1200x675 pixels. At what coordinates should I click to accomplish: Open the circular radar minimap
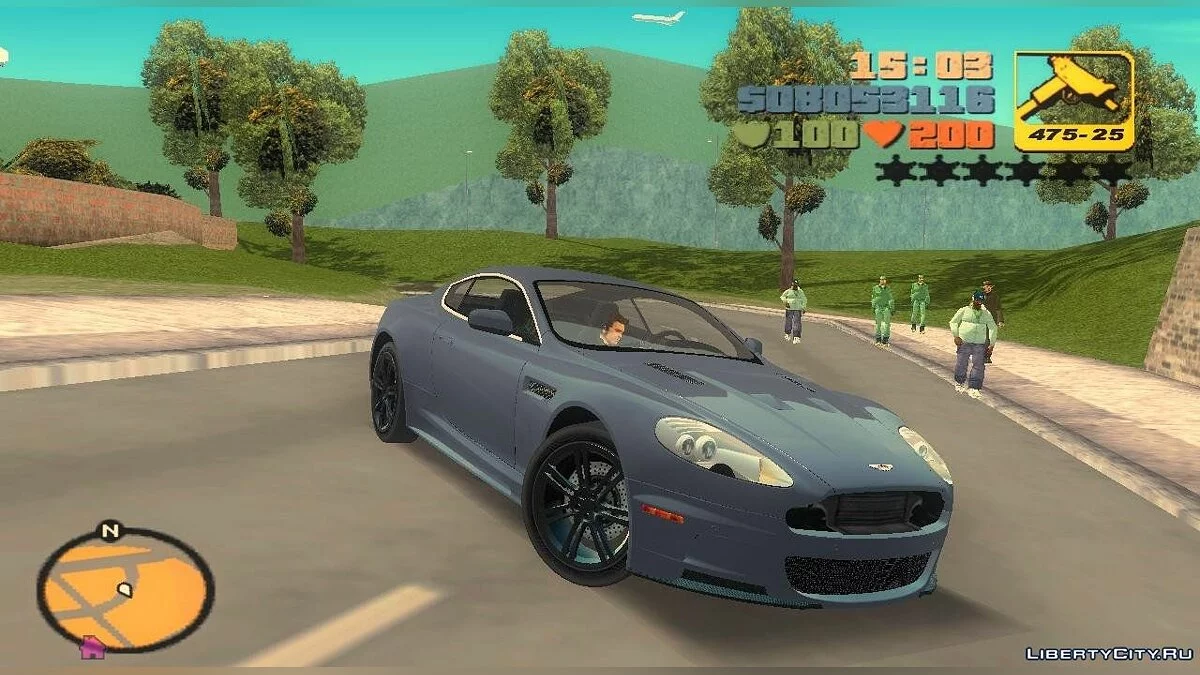coord(126,590)
